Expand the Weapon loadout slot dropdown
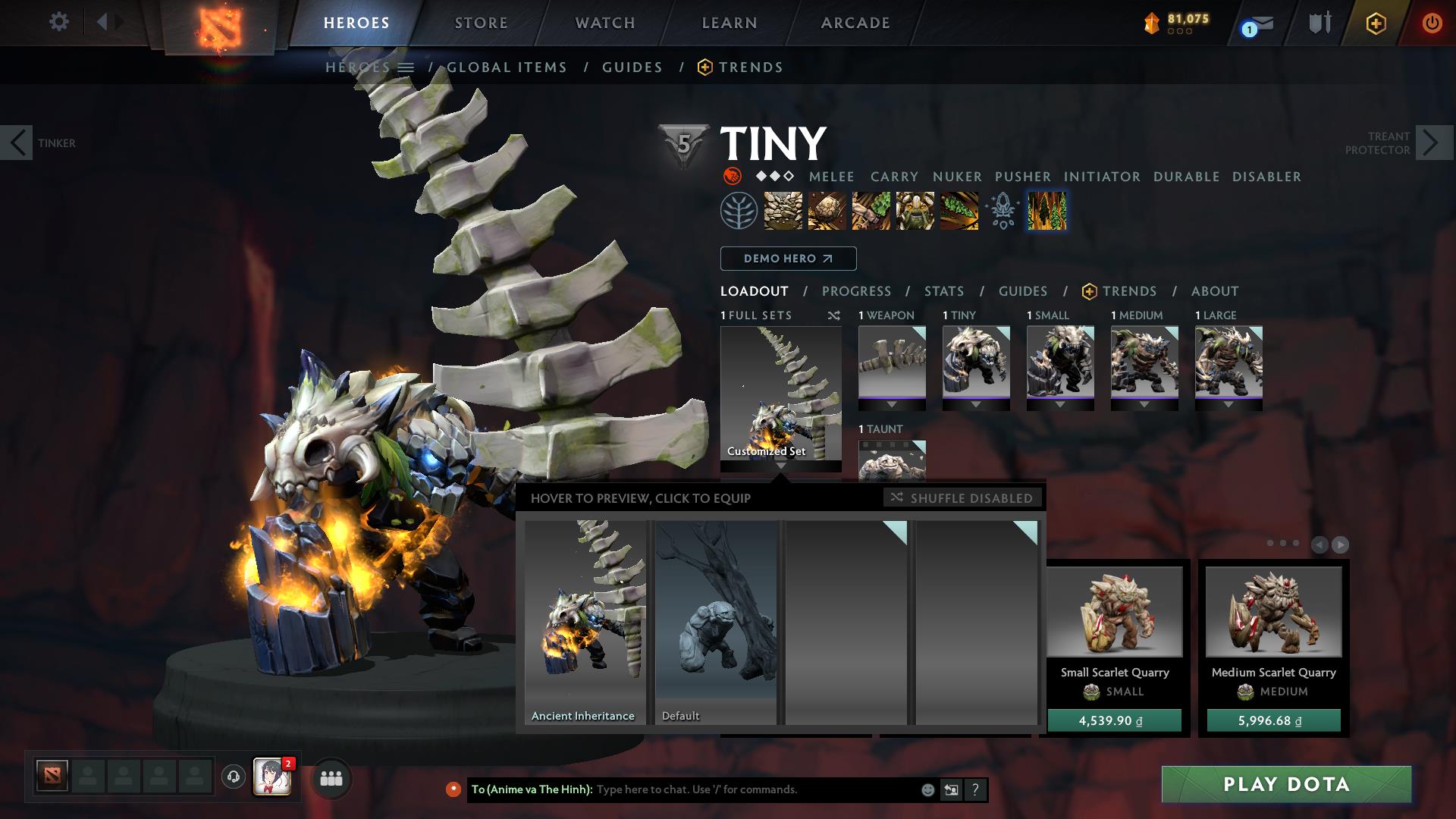The height and width of the screenshot is (819, 1456). (x=892, y=404)
